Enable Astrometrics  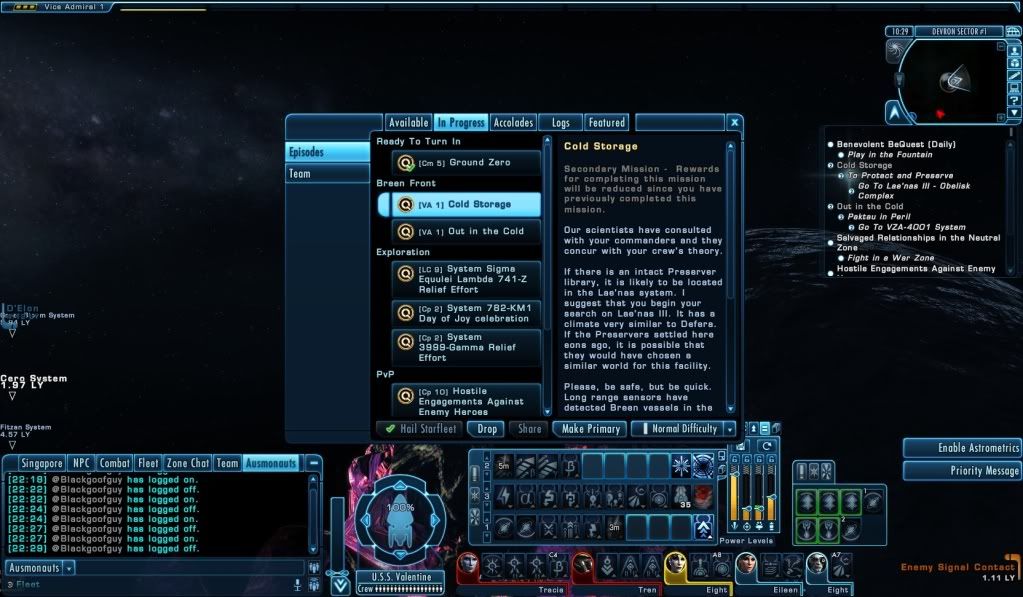(961, 448)
